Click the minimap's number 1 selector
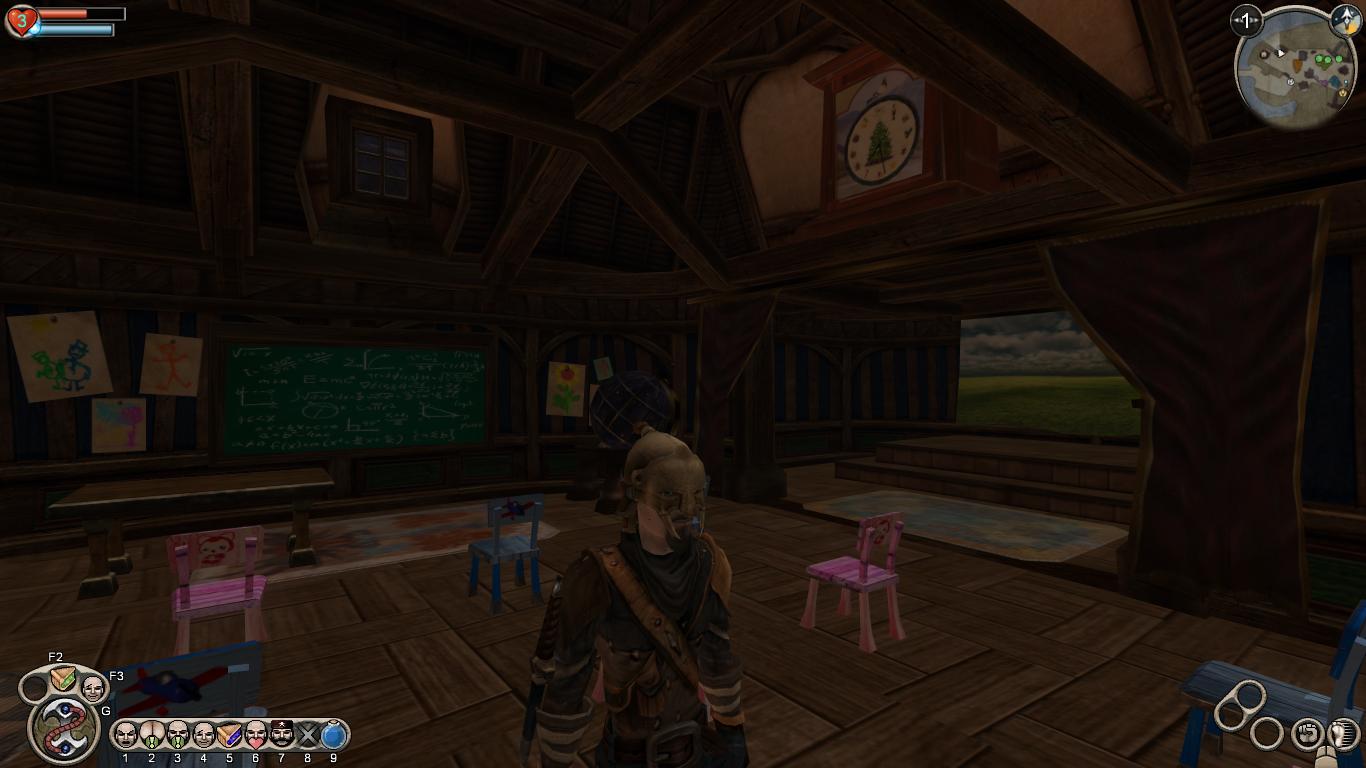Image resolution: width=1366 pixels, height=768 pixels. coord(1246,20)
